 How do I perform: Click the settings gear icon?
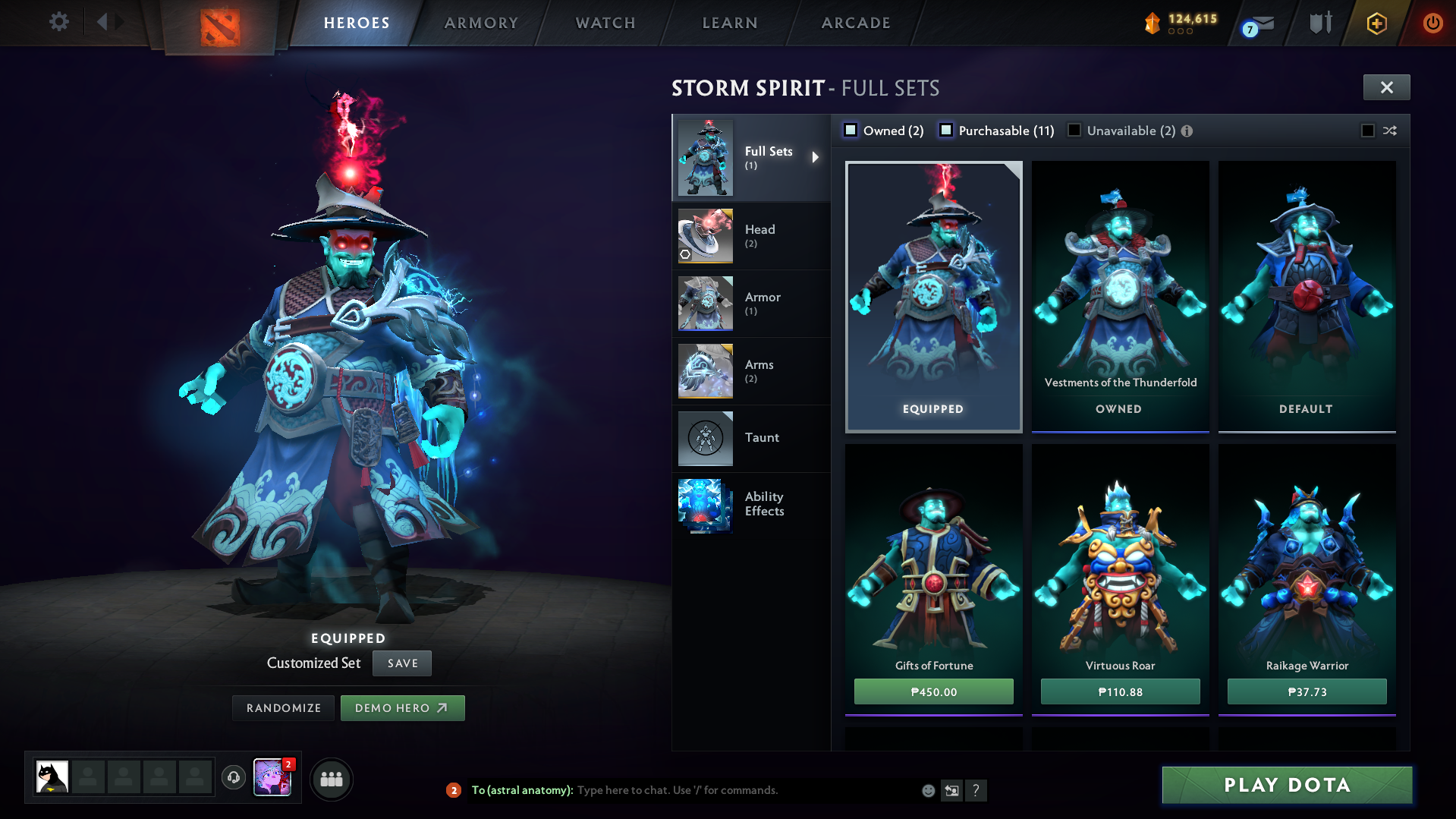(58, 22)
